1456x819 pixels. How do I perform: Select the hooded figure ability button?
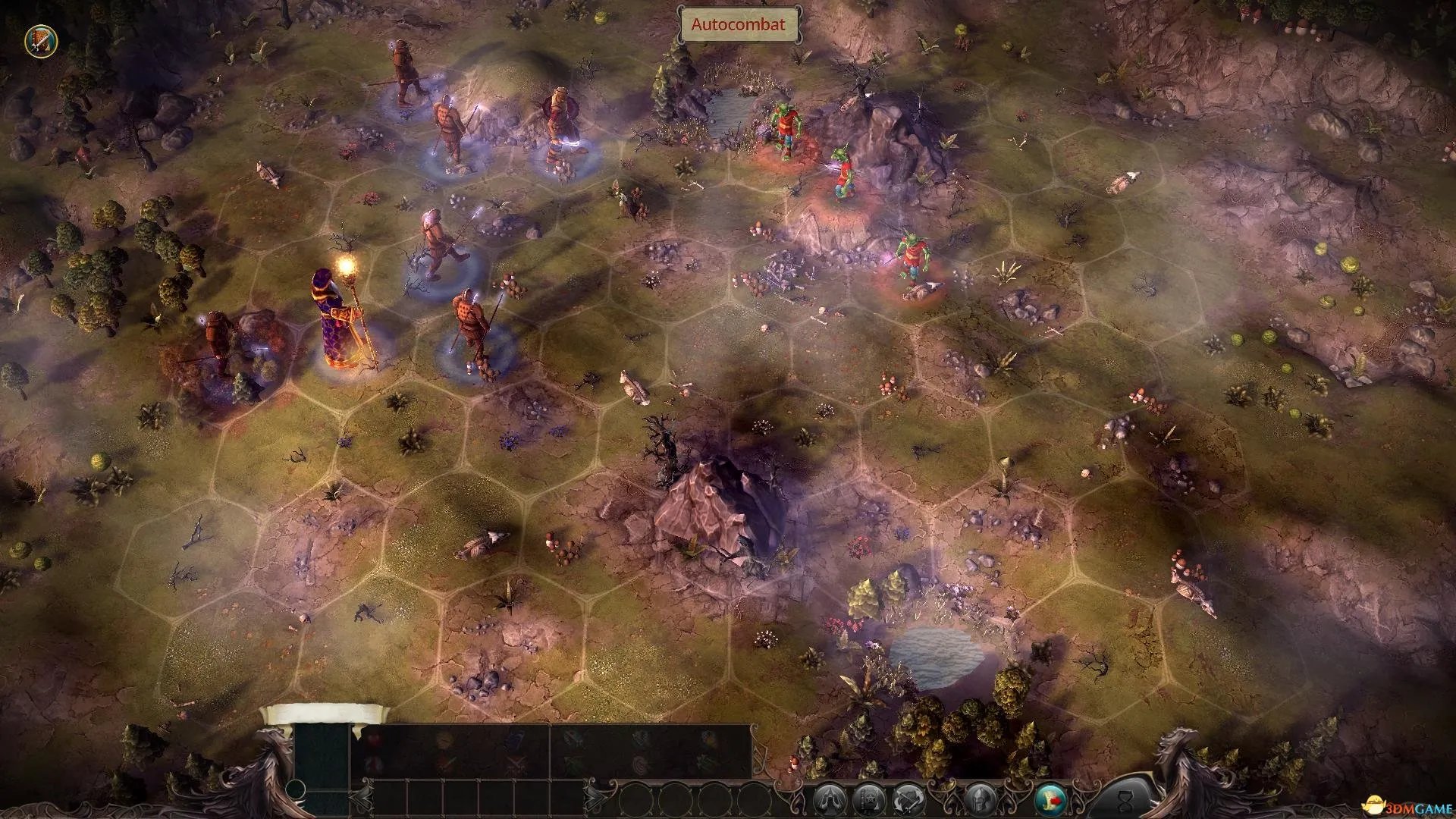coord(830,800)
